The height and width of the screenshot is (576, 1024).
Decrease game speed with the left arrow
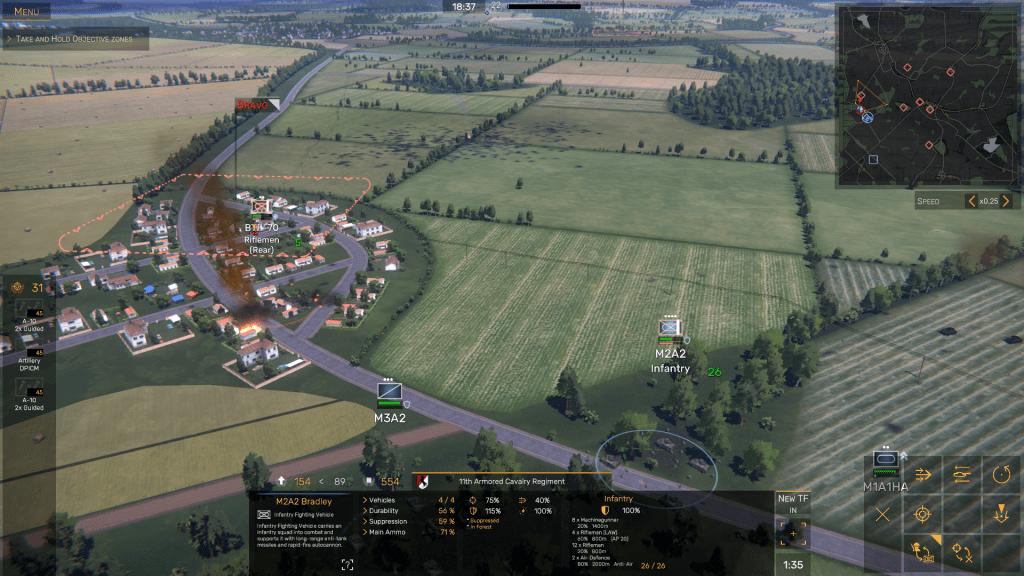pos(970,201)
